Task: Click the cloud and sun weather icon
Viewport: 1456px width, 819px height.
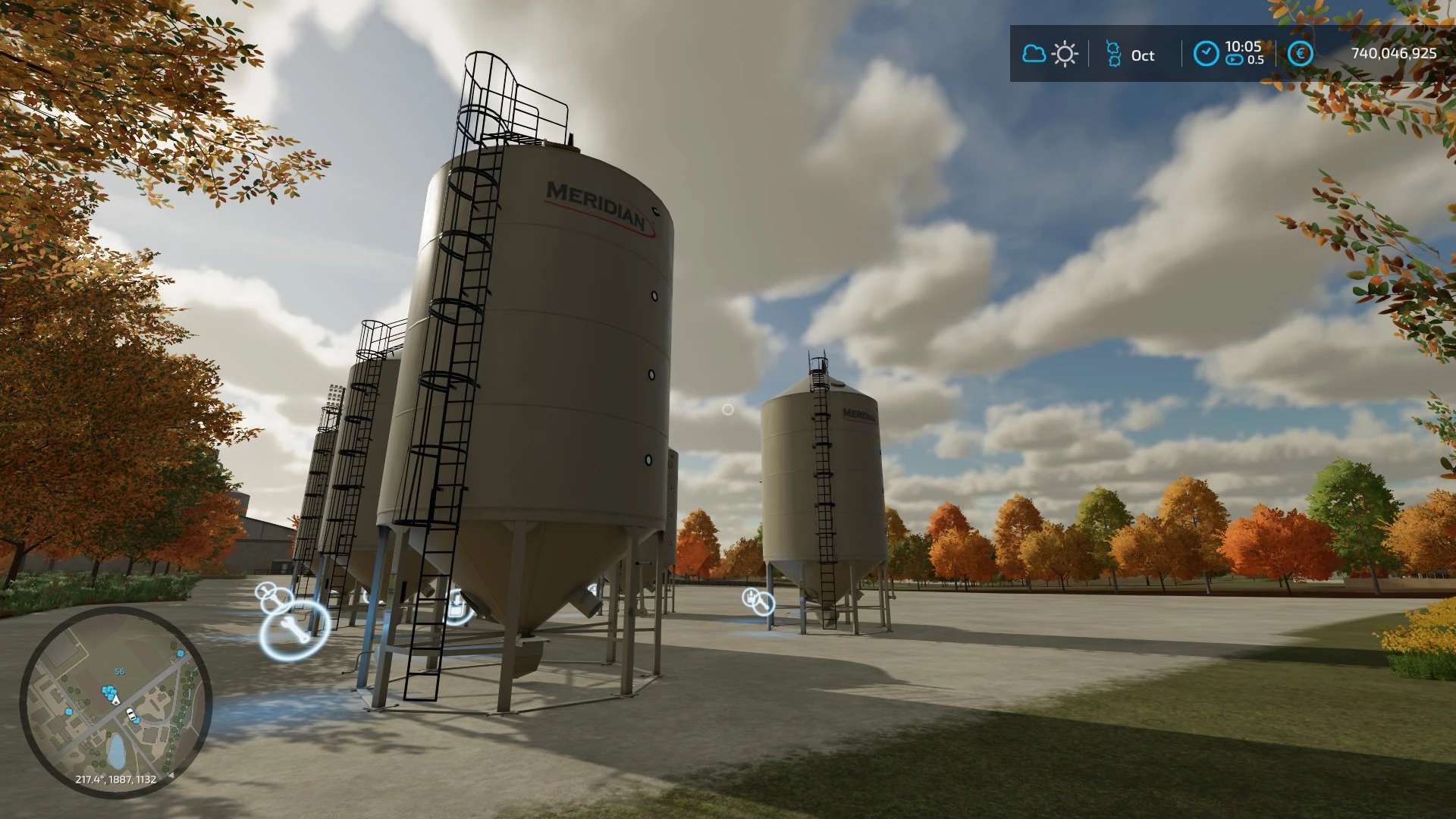Action: (1050, 54)
